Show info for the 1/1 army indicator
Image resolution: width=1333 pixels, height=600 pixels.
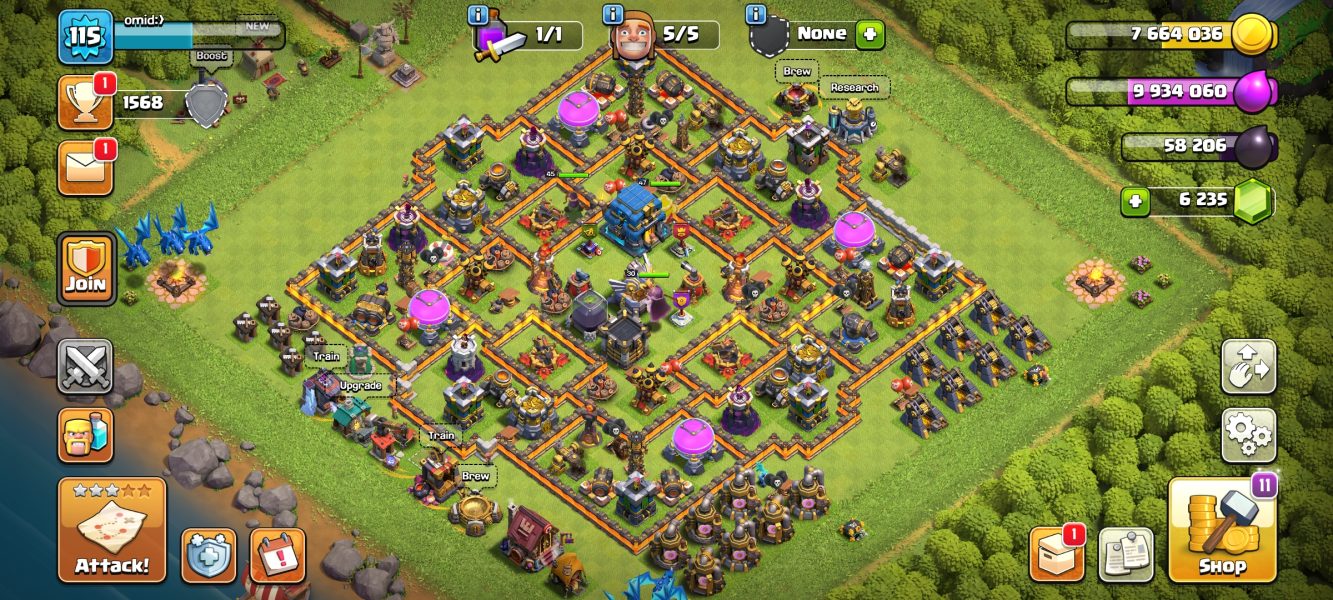[478, 15]
